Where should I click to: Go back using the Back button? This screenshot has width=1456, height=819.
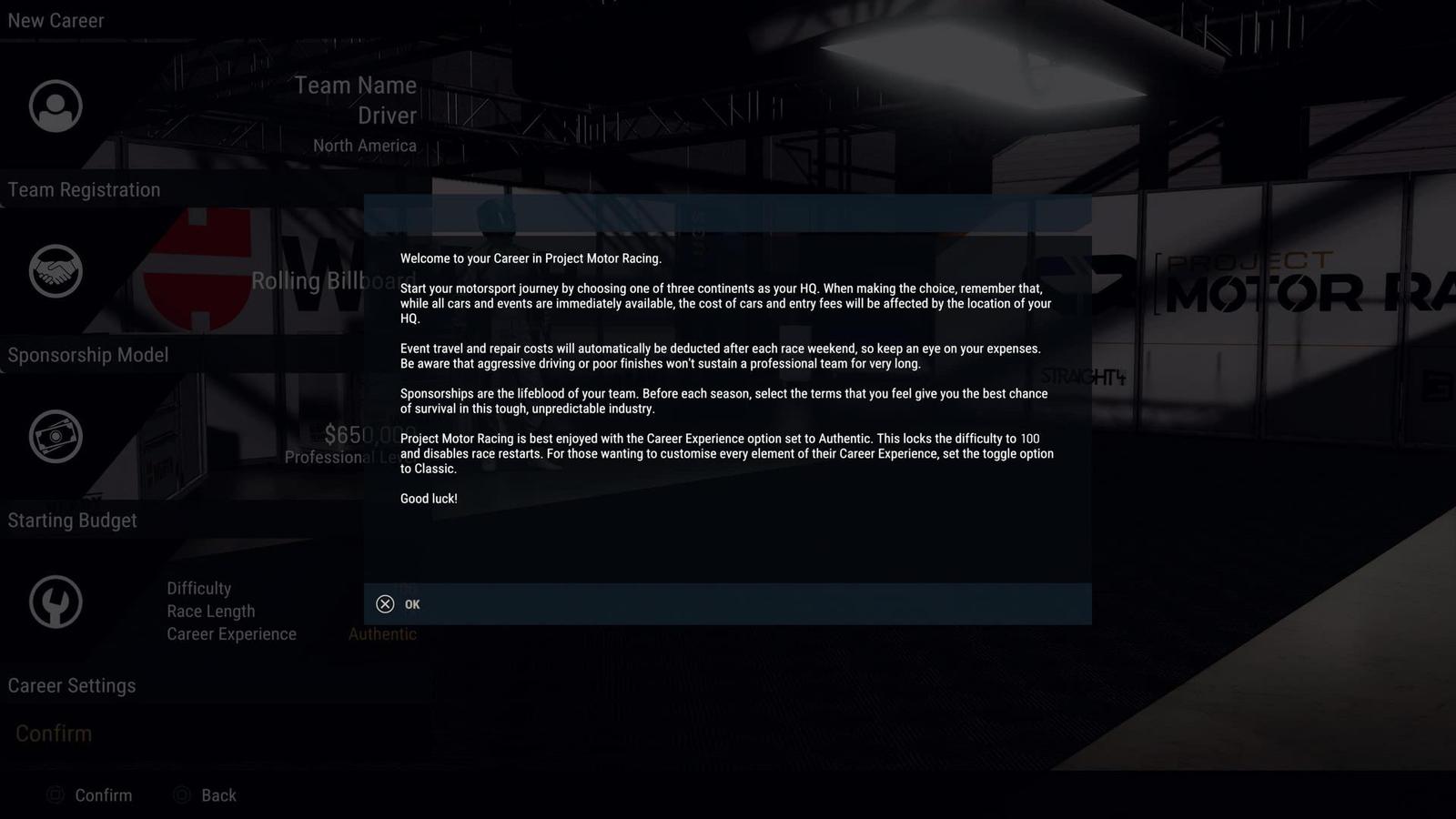tap(206, 795)
